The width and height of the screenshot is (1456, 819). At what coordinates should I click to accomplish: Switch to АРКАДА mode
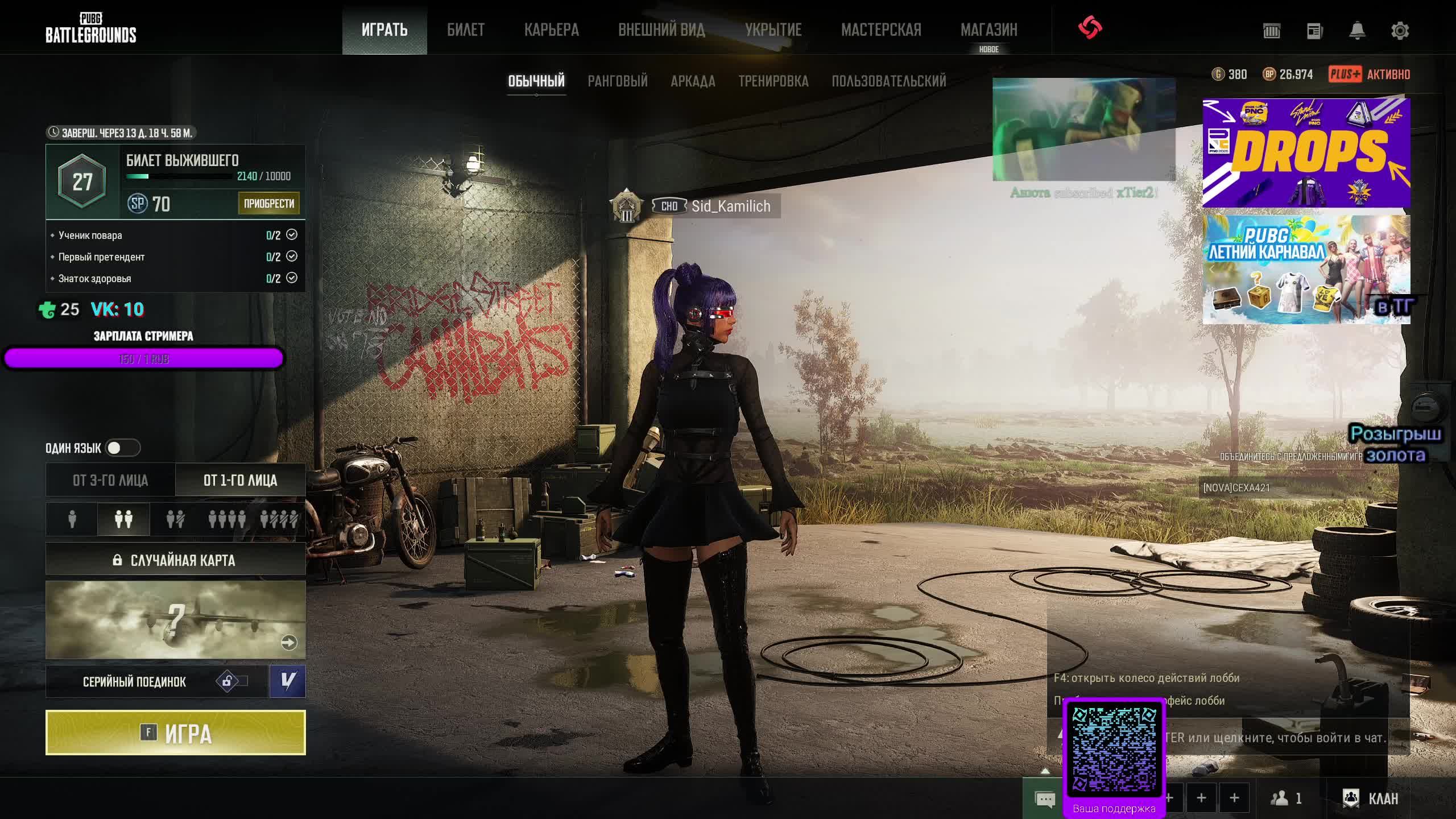[x=693, y=81]
